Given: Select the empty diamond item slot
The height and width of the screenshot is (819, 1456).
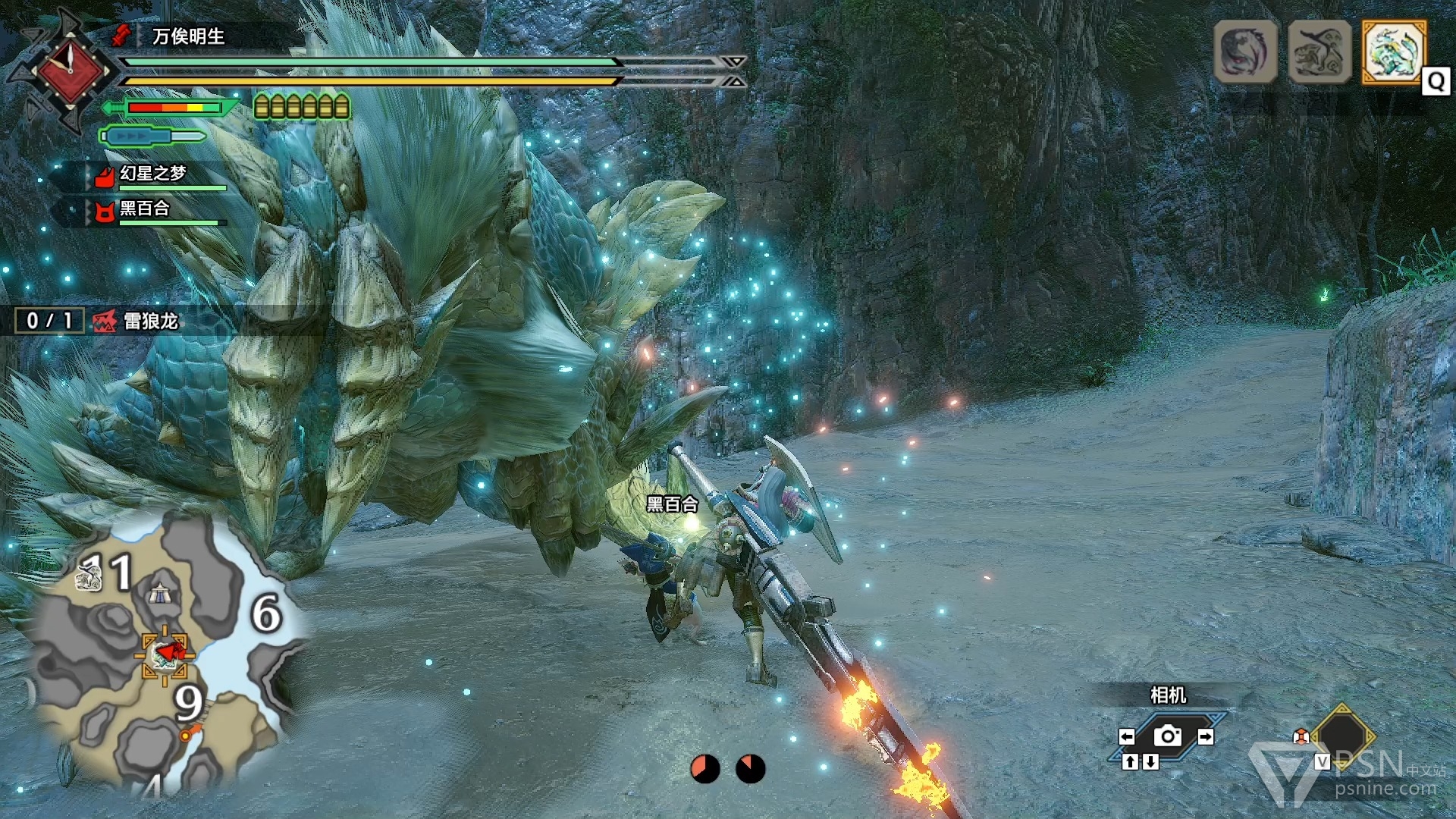Looking at the screenshot, I should [1343, 736].
